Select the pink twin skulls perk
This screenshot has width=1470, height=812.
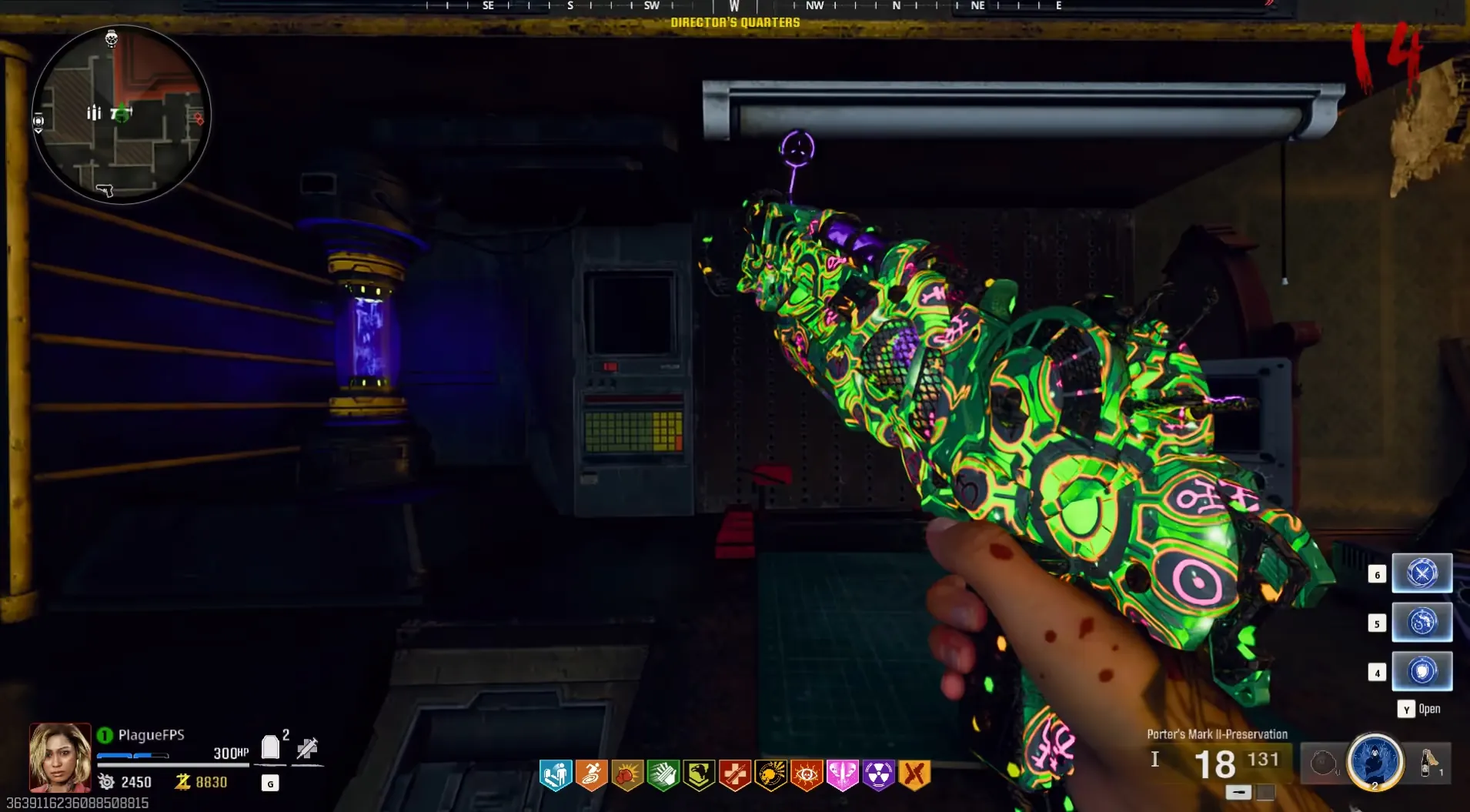tap(842, 775)
